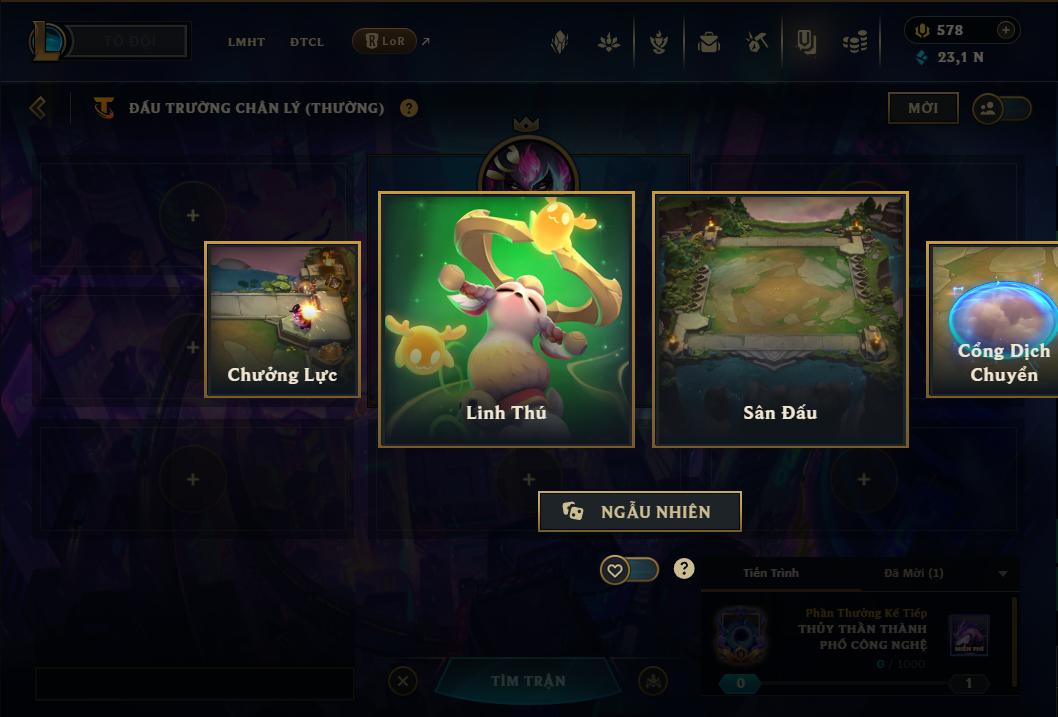1058x717 pixels.
Task: Click the Mời invite button
Action: (x=923, y=108)
